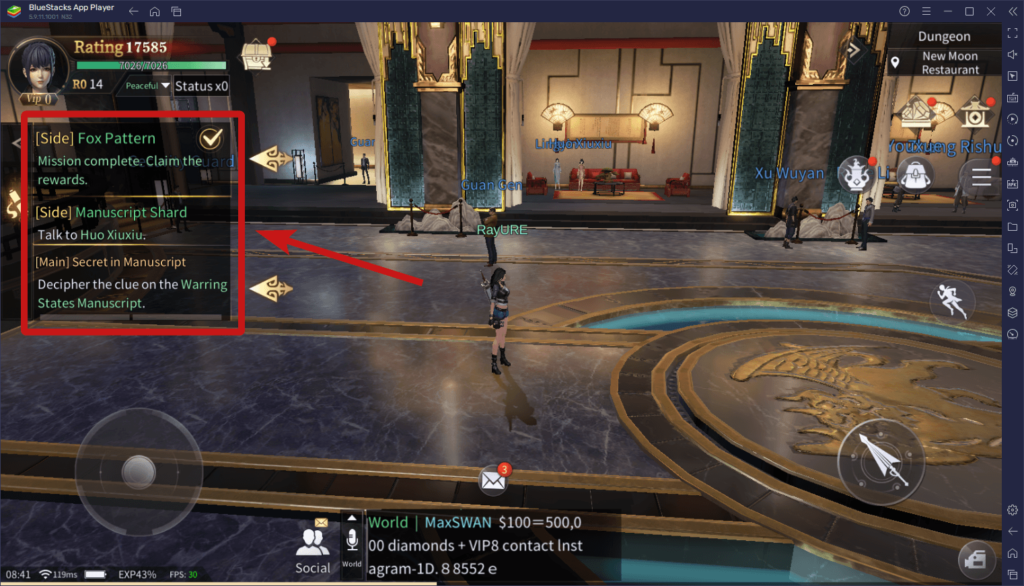Open the three-line main menu
Viewport: 1024px width, 586px height.
(x=981, y=178)
